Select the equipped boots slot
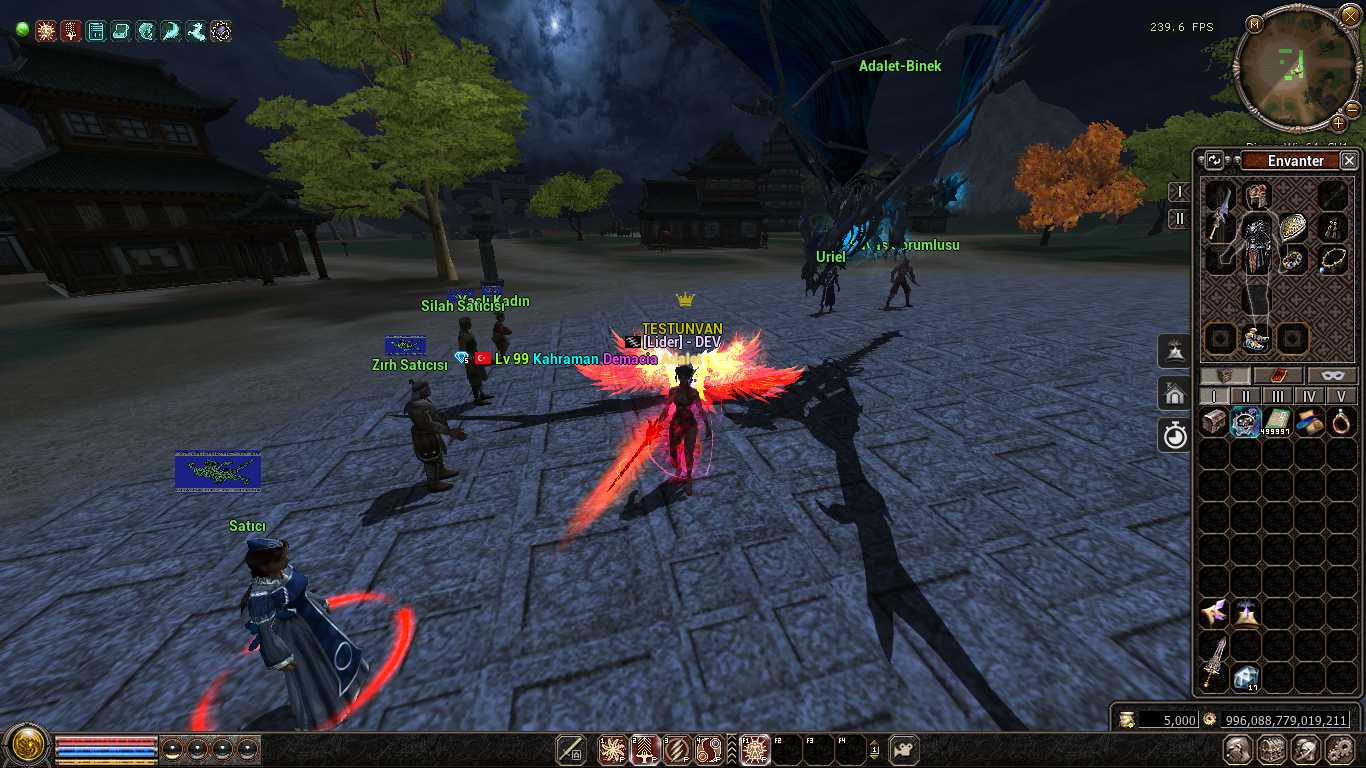1366x768 pixels. (x=1256, y=338)
